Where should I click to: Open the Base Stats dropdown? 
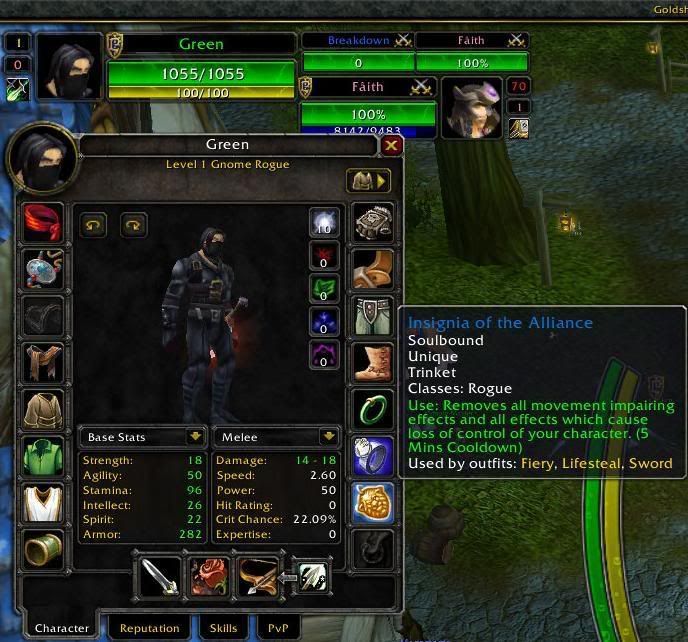(x=194, y=437)
